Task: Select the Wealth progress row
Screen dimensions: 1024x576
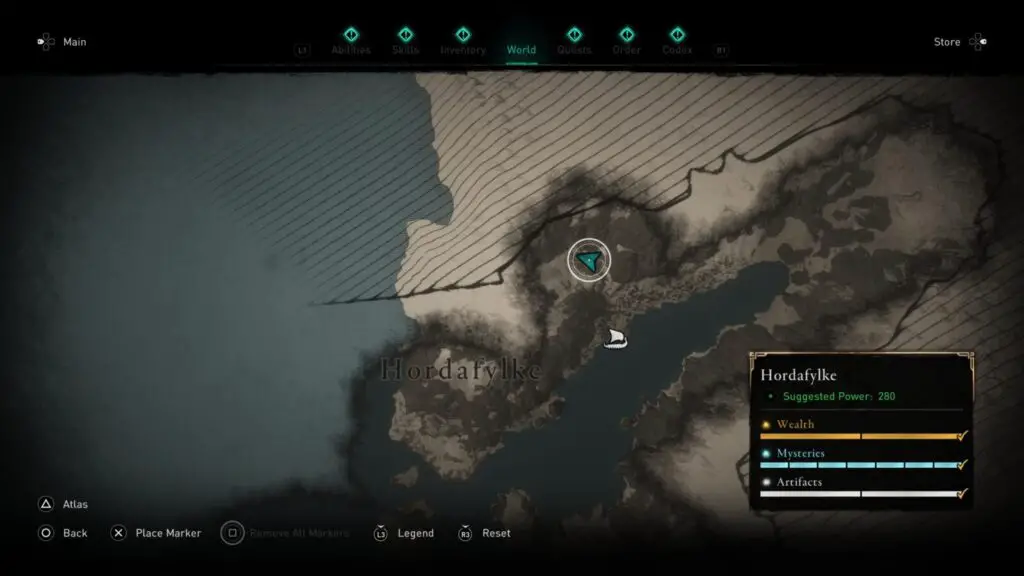Action: (x=861, y=430)
